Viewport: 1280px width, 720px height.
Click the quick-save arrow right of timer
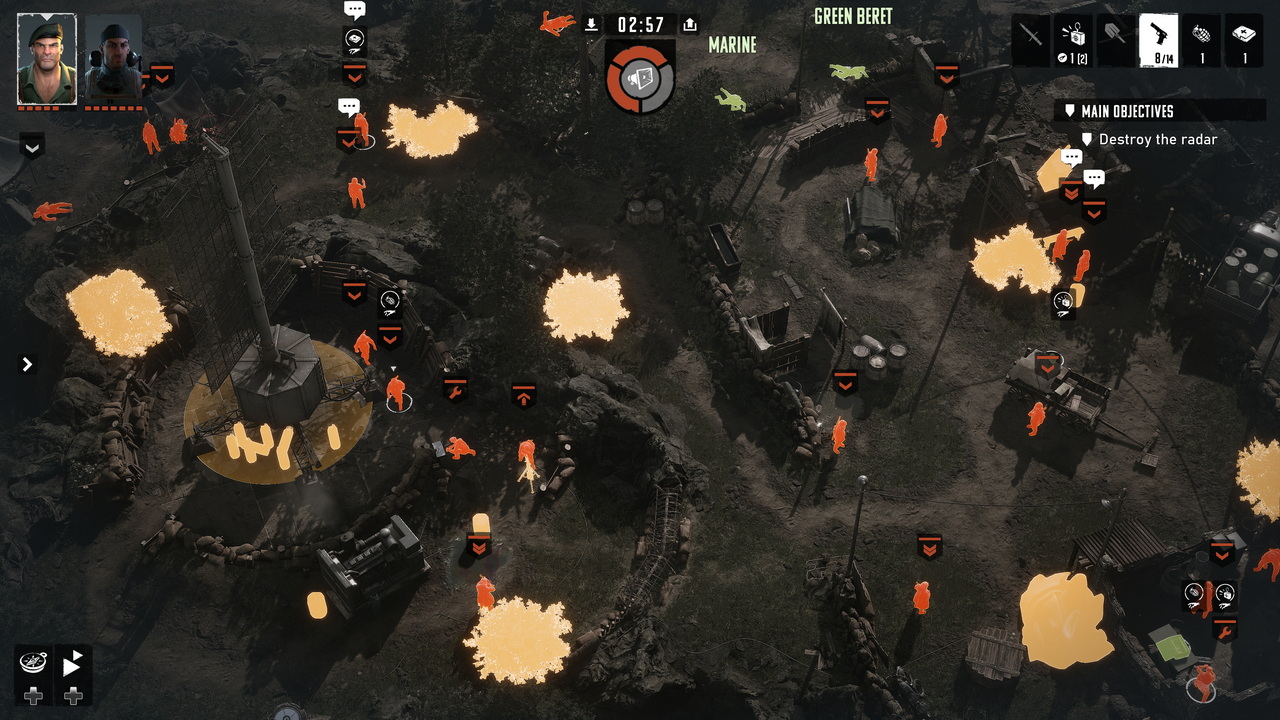coord(689,25)
